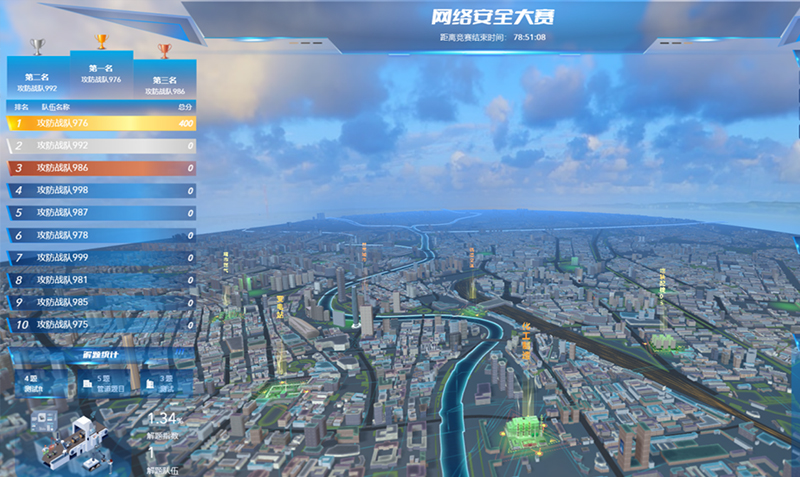This screenshot has width=800, height=477.
Task: Click team 攻防战队987 in the leaderboard
Action: 100,213
